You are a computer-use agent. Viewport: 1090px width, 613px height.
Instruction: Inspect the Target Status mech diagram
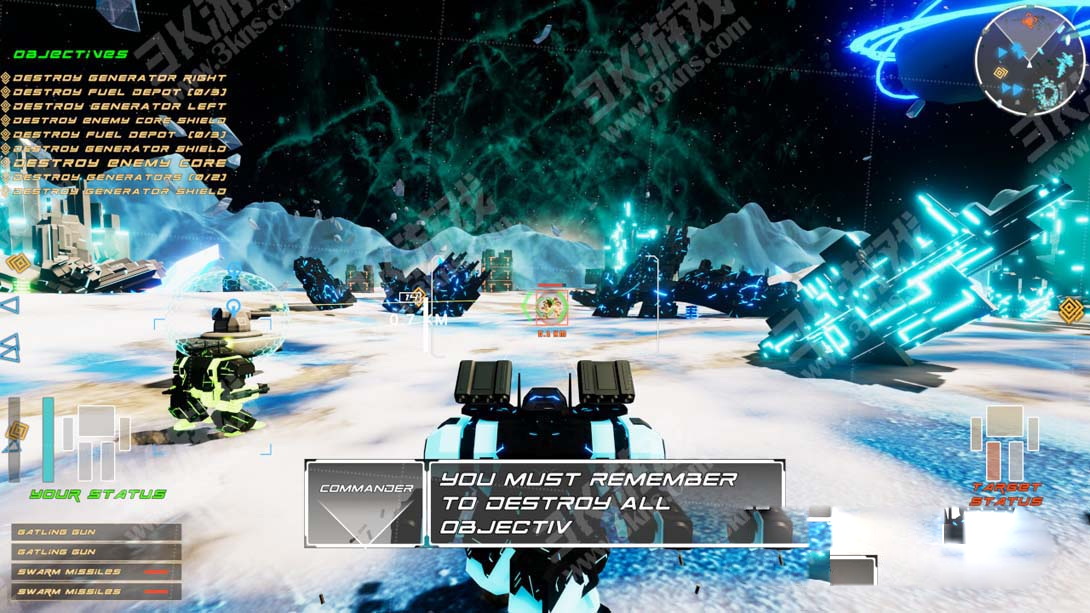[1005, 443]
